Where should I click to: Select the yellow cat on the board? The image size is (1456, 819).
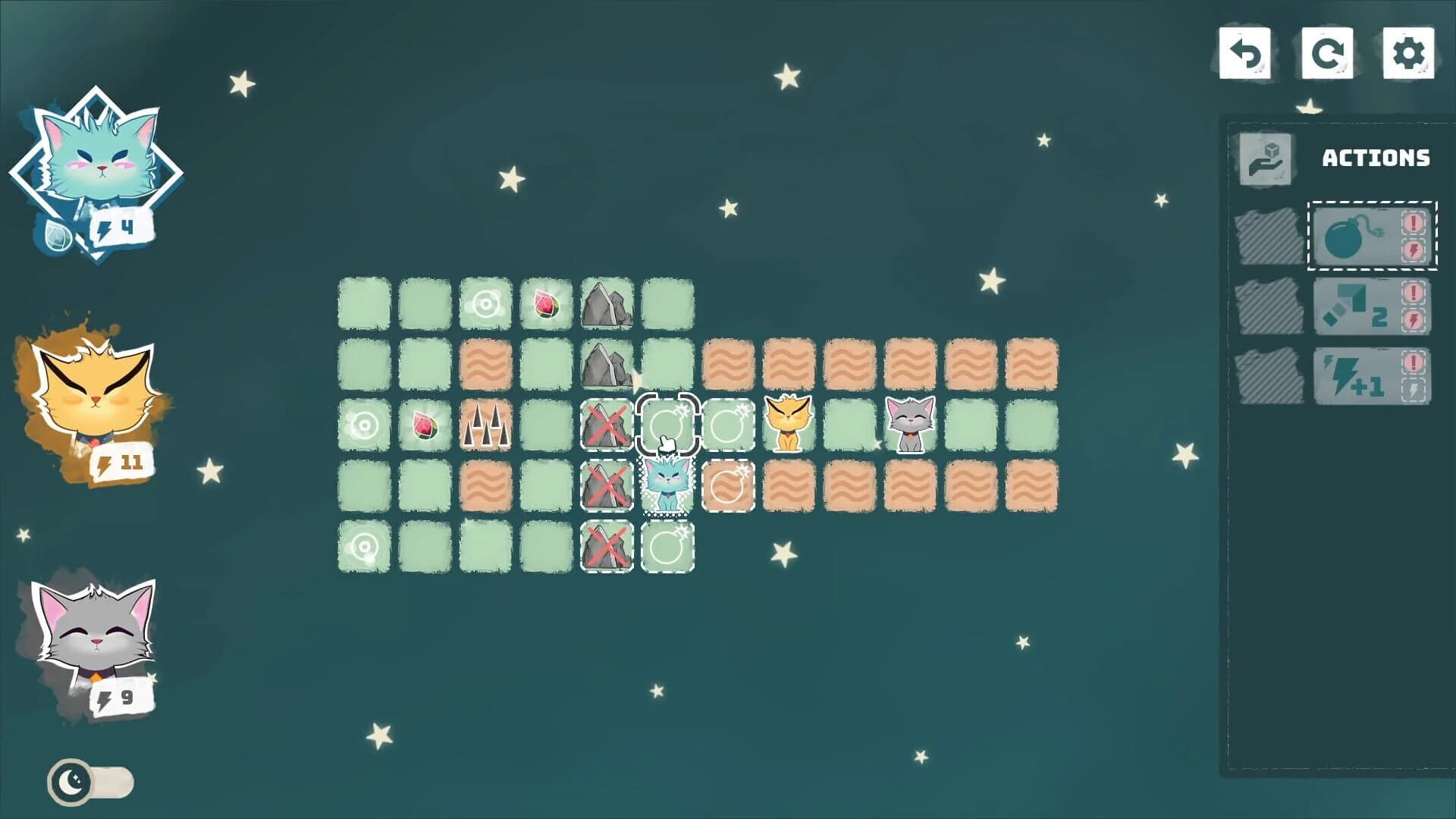click(789, 425)
